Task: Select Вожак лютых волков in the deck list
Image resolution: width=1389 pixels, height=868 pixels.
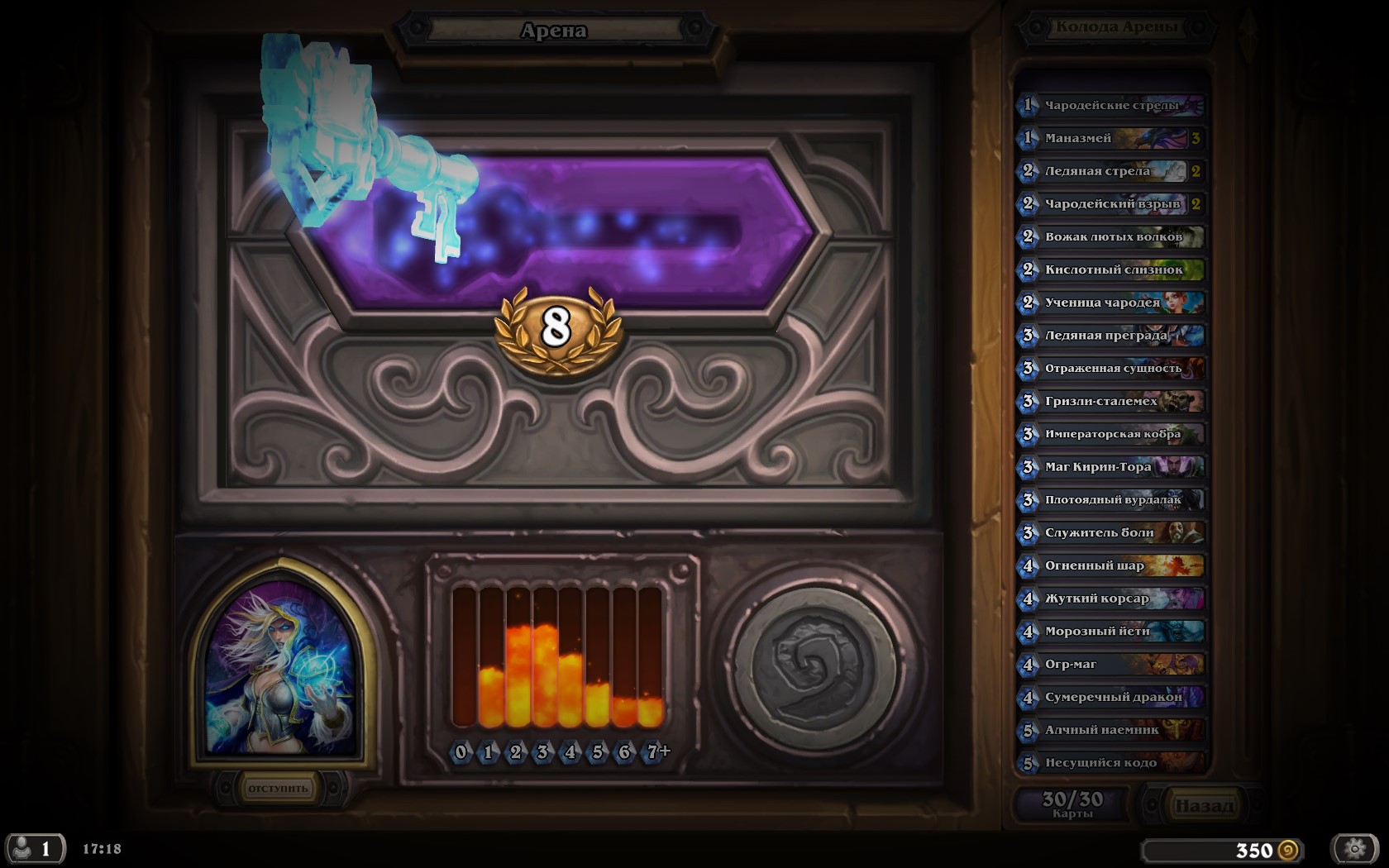Action: (1110, 236)
